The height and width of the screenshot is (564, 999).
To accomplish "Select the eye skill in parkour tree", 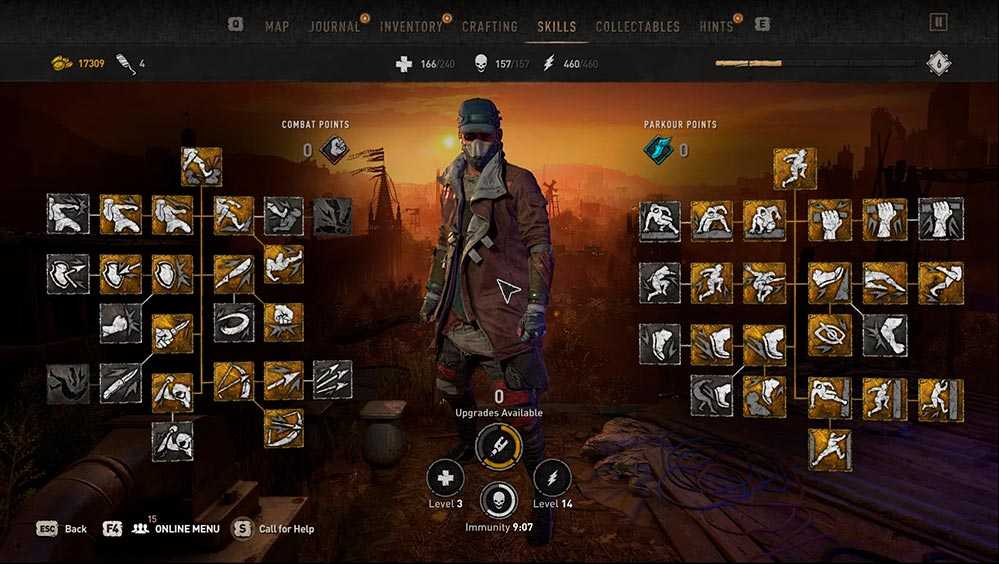I will (x=830, y=335).
